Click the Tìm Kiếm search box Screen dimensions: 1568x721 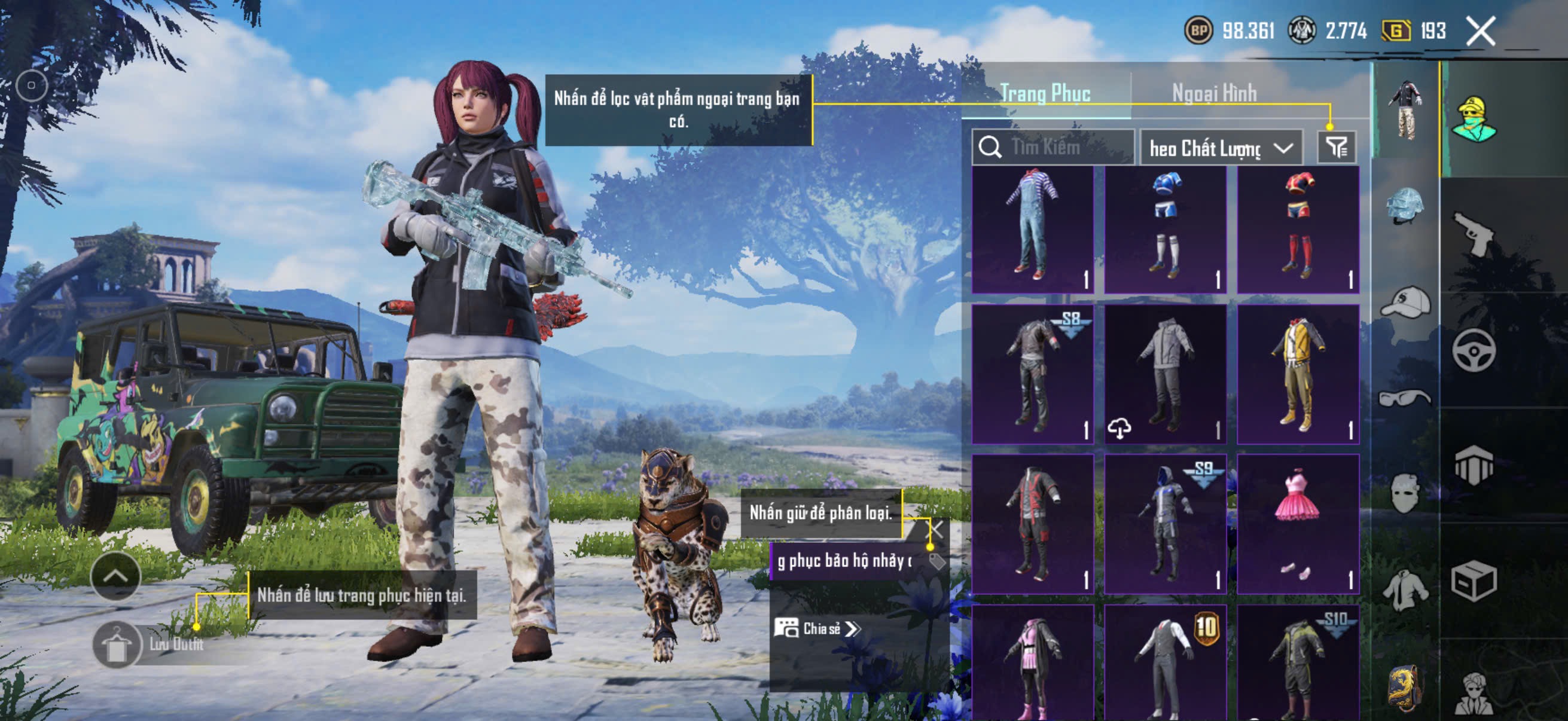(x=1054, y=147)
